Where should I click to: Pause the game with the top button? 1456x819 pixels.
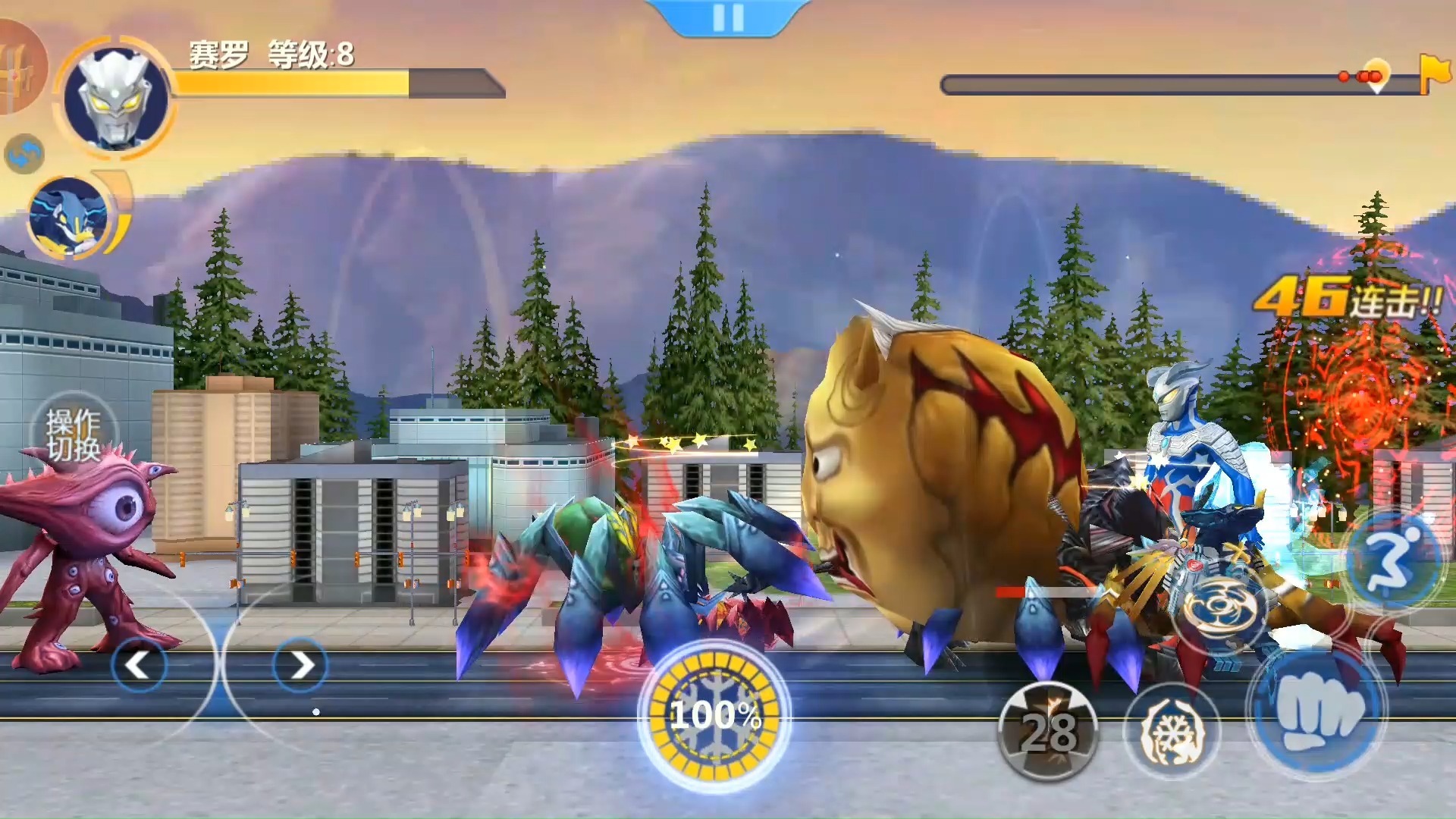coord(728,17)
